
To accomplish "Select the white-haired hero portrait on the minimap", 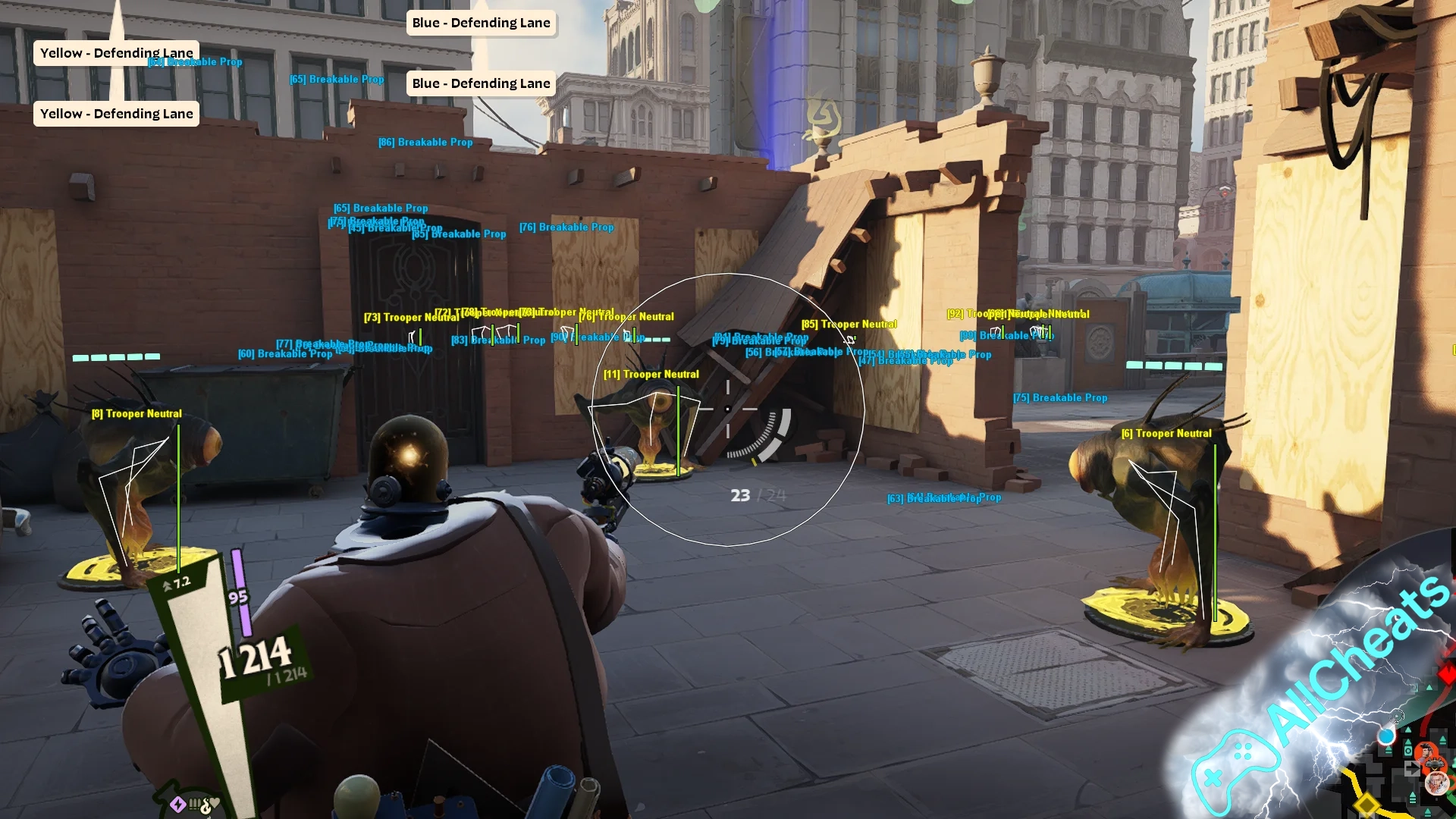I will point(1436,783).
